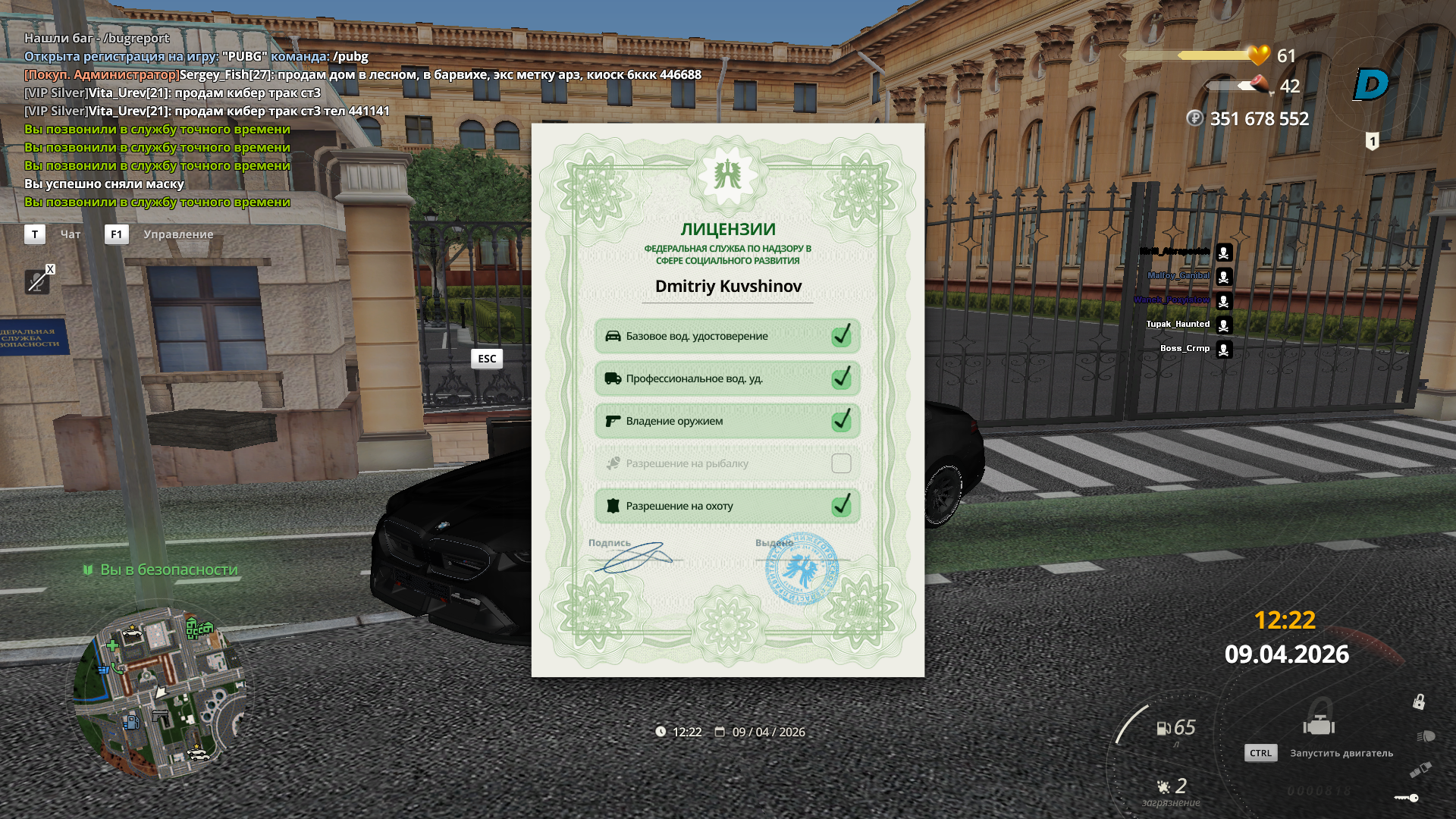Click the car key icon

[x=1407, y=798]
